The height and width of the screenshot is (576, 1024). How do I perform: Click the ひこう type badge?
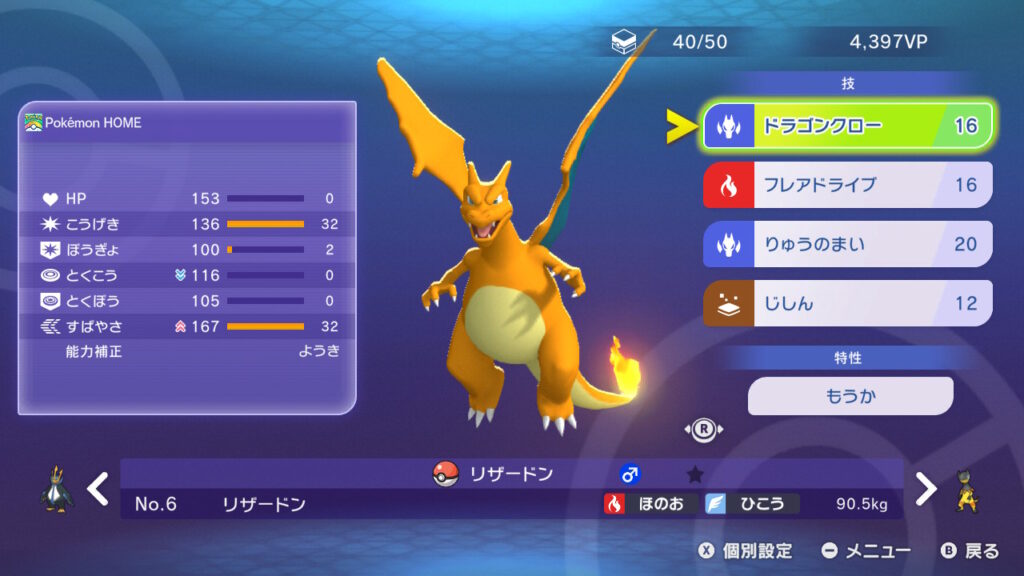pos(752,504)
